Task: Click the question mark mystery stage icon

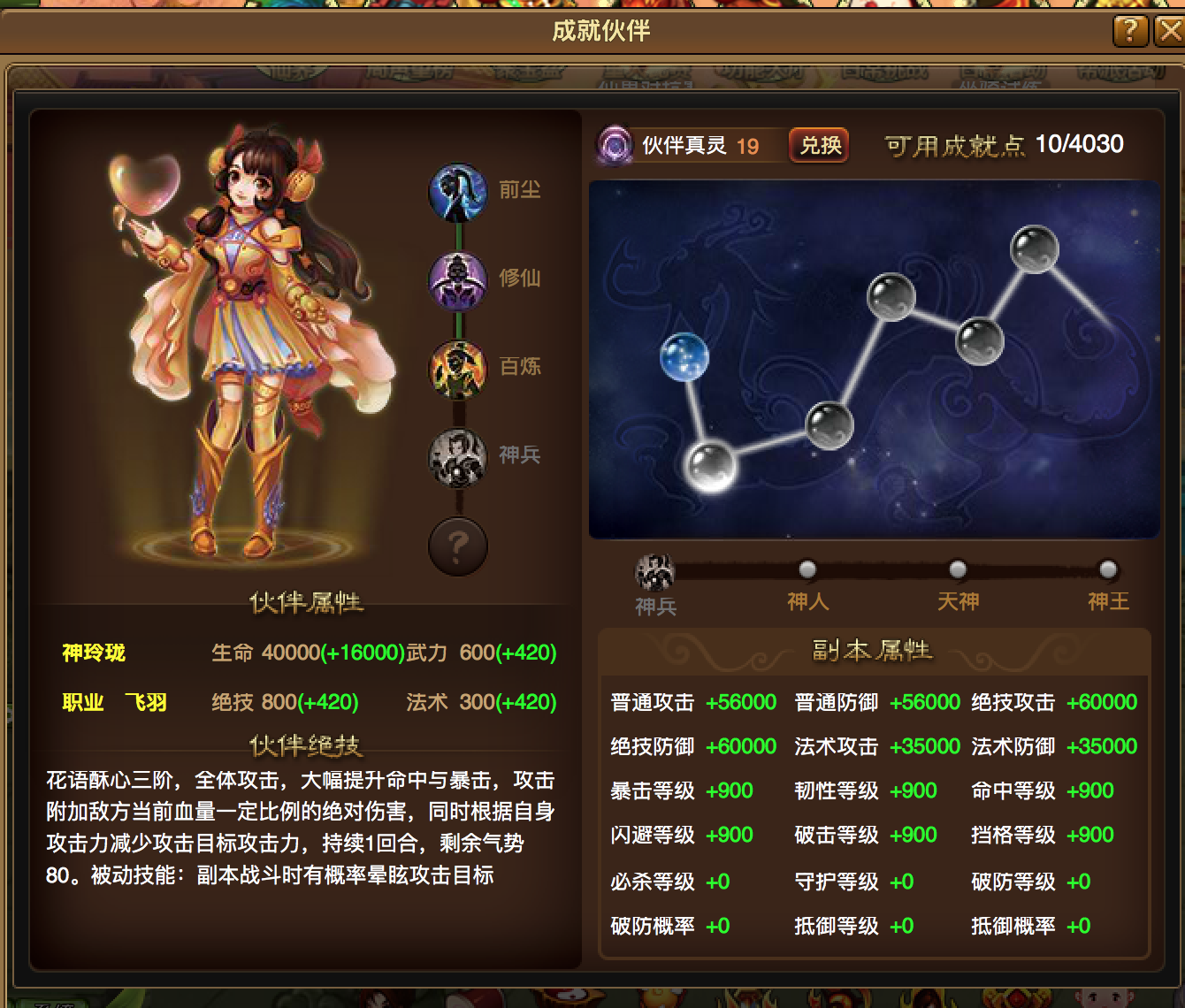Action: 457,546
